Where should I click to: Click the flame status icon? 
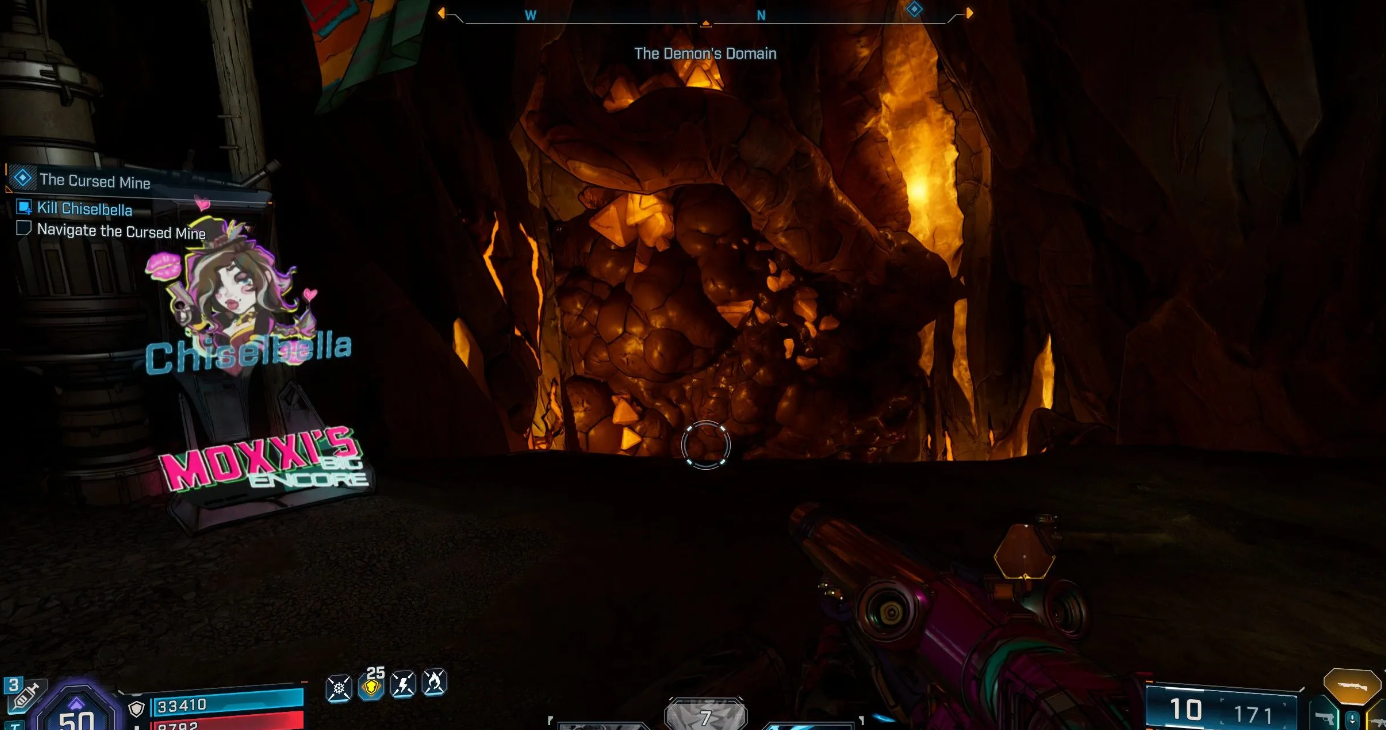434,683
